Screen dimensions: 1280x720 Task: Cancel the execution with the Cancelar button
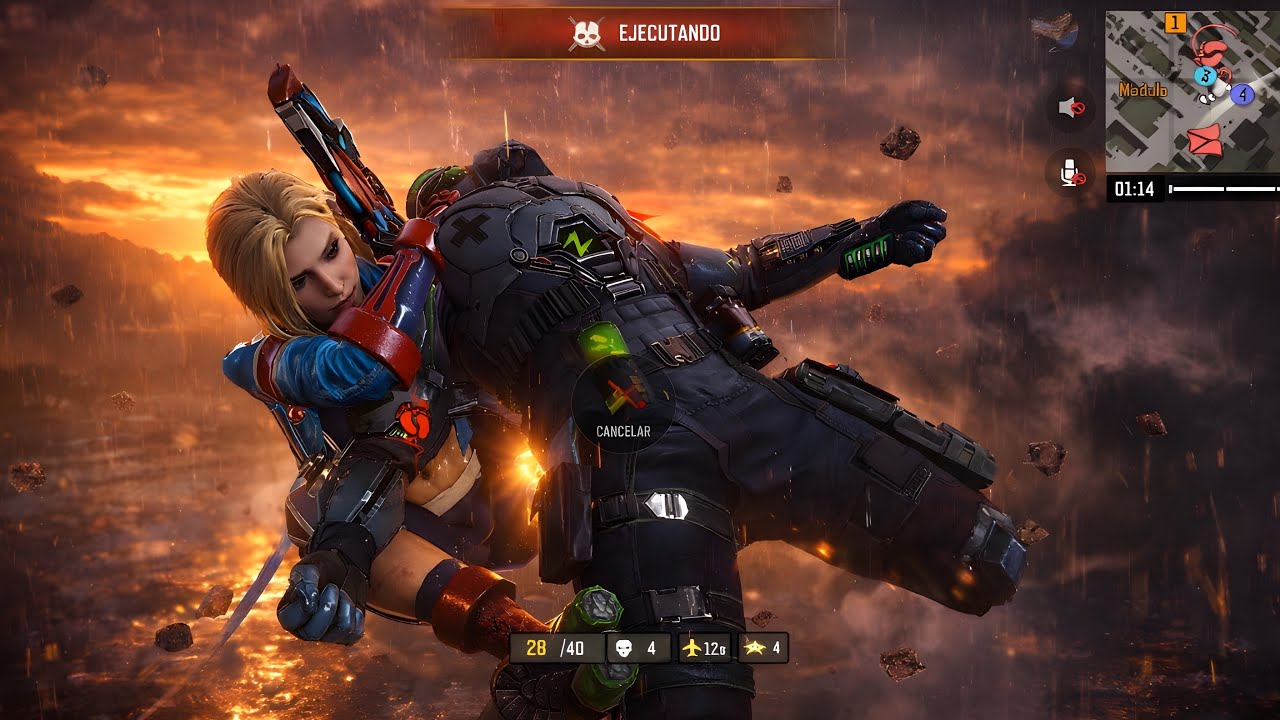click(623, 404)
